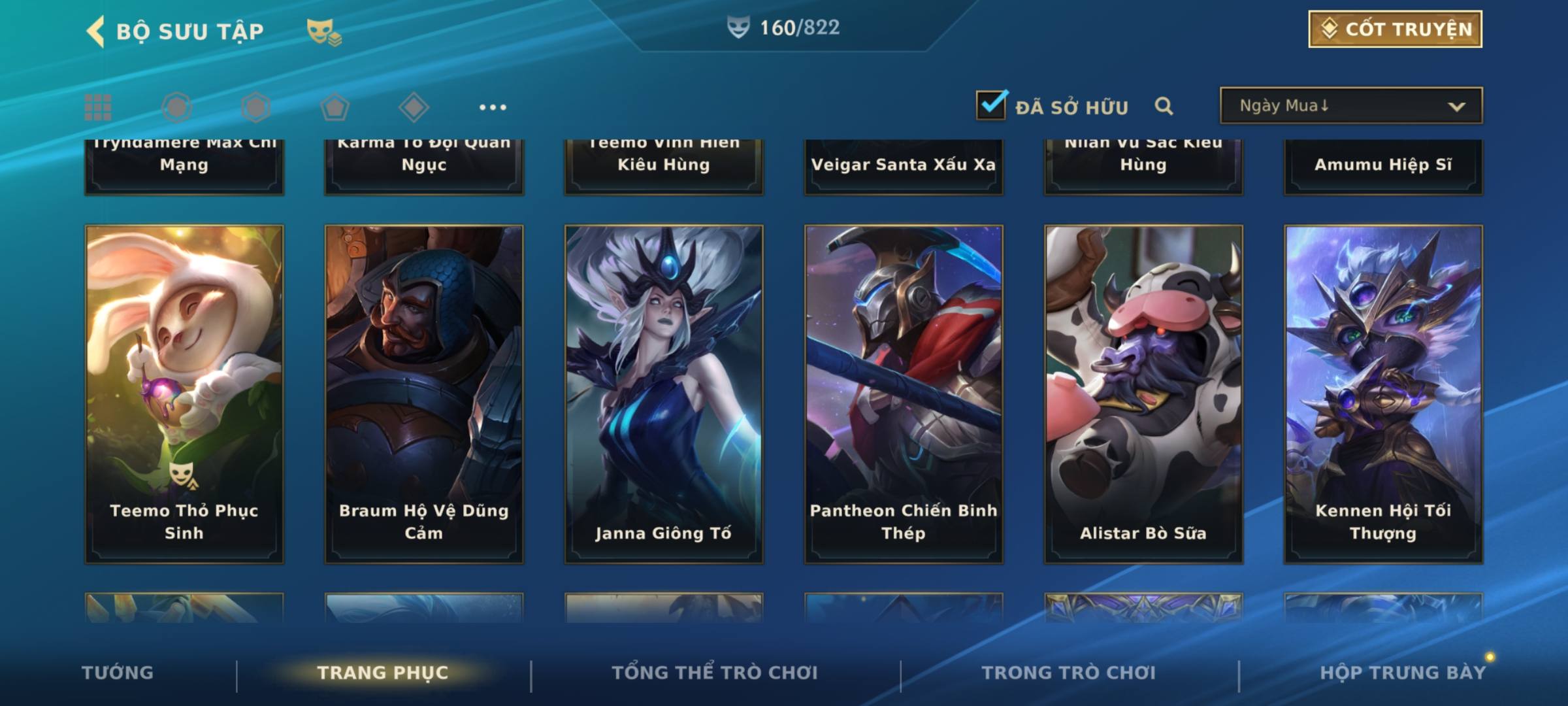This screenshot has height=706, width=1568.
Task: Select the grid all-skins filter icon
Action: coord(98,107)
